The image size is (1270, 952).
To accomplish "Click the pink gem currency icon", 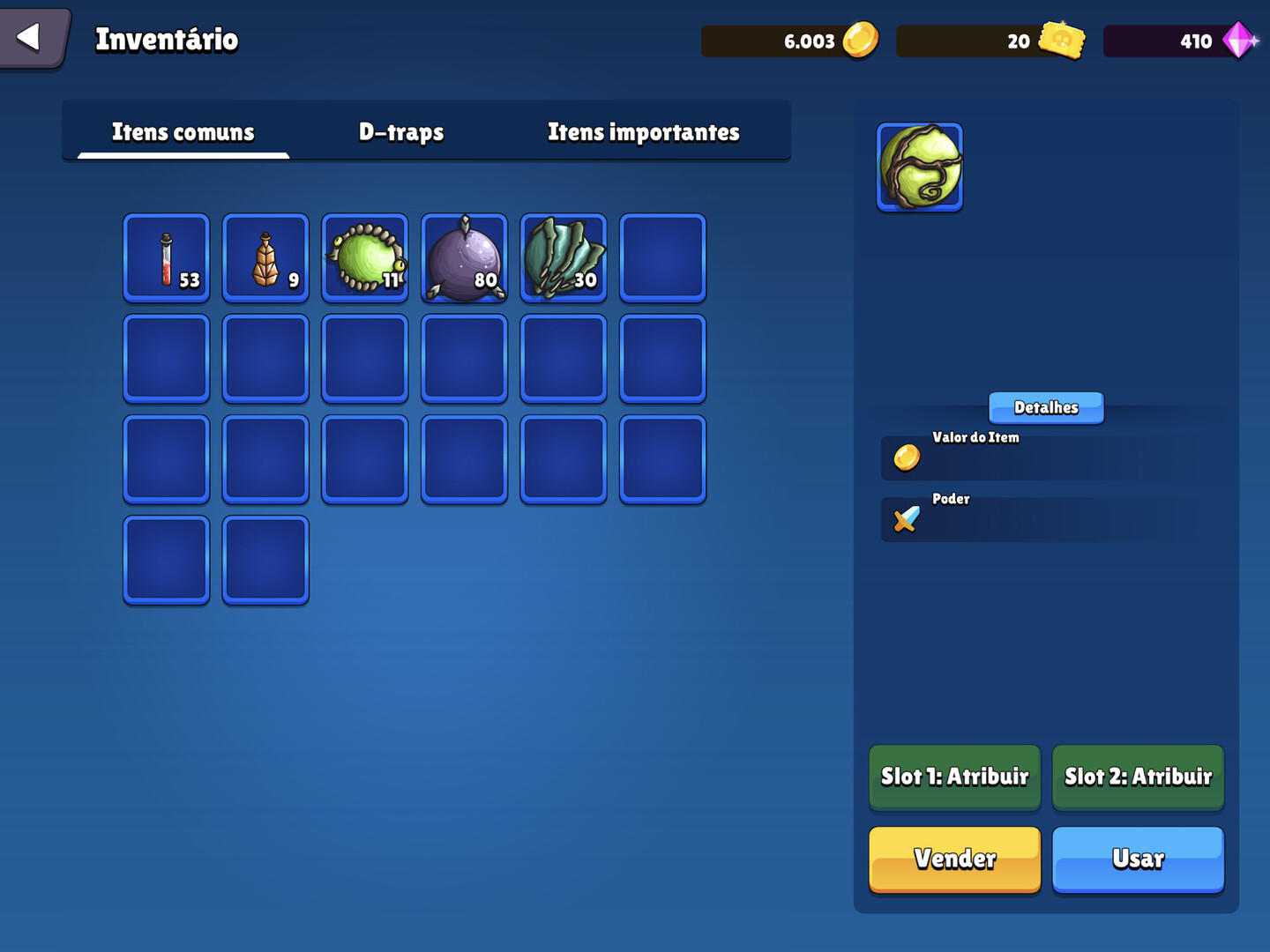I will tap(1239, 40).
